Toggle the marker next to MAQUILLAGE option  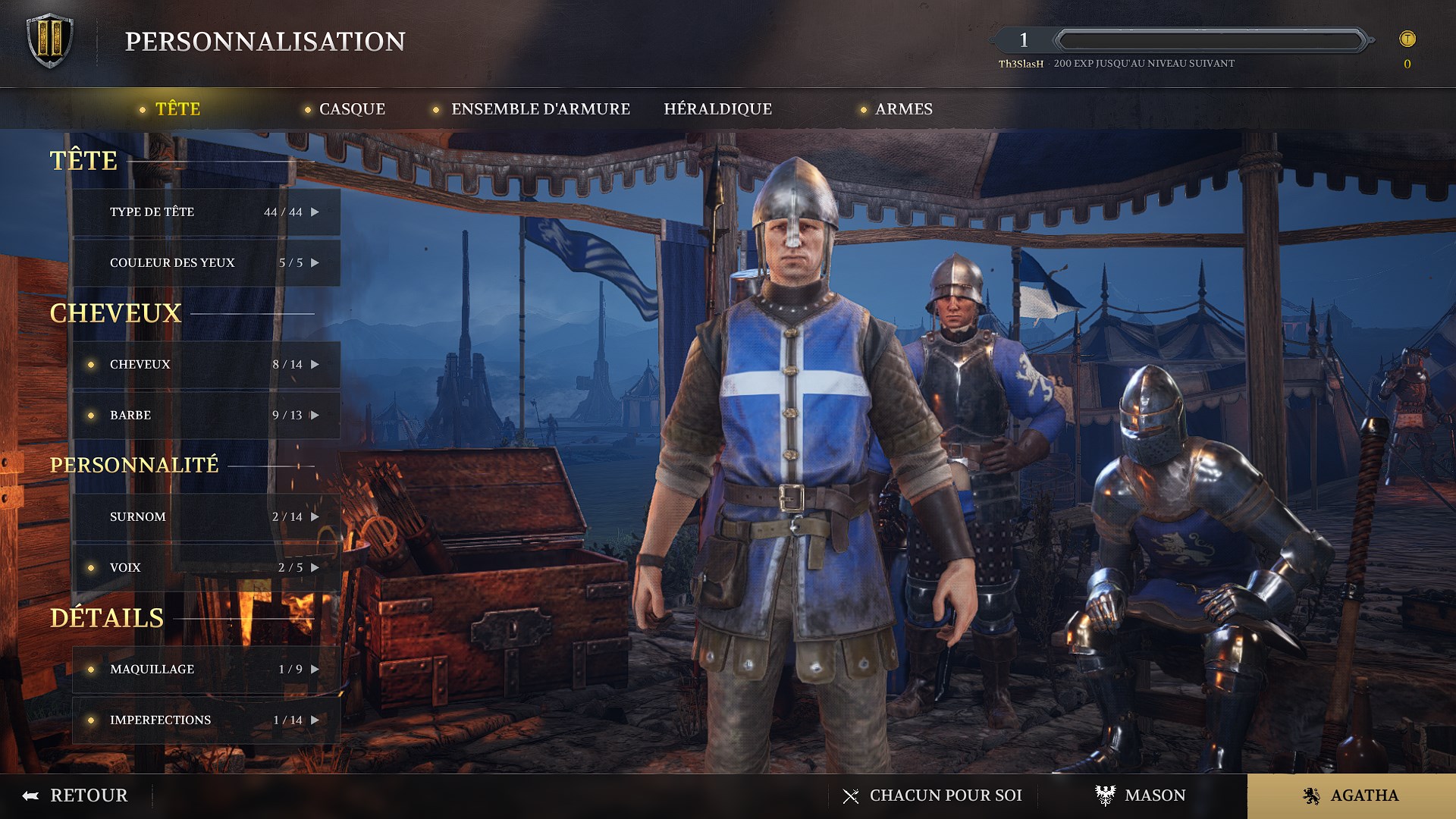(x=91, y=670)
